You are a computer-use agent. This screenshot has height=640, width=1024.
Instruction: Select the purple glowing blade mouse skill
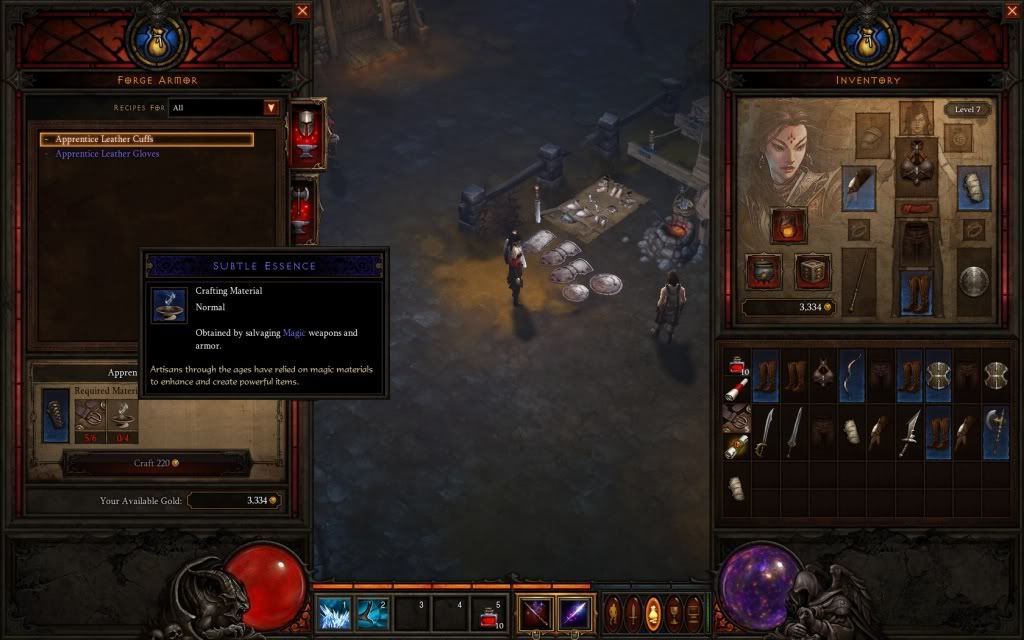pyautogui.click(x=573, y=612)
